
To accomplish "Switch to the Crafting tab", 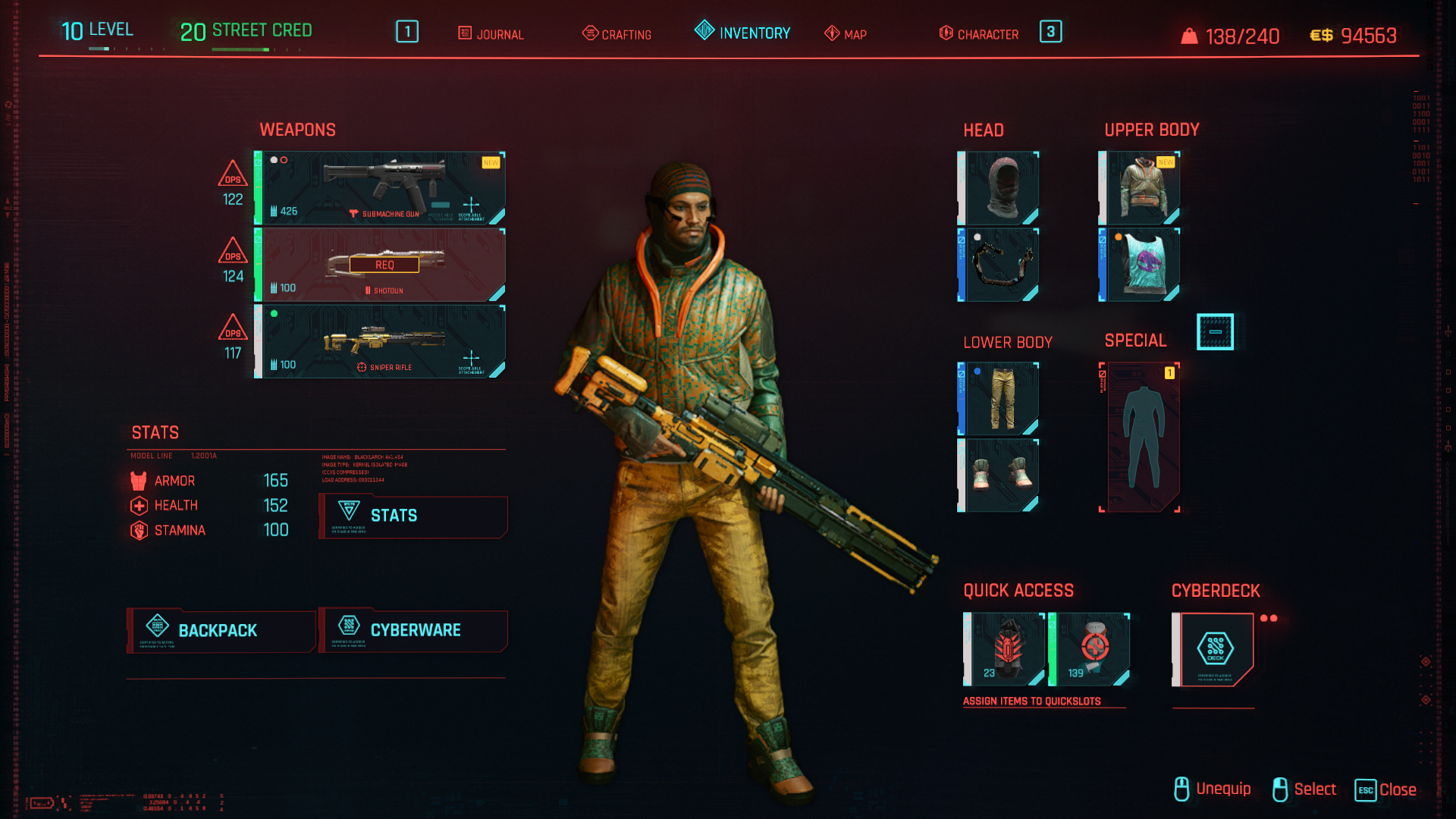I will pyautogui.click(x=617, y=34).
